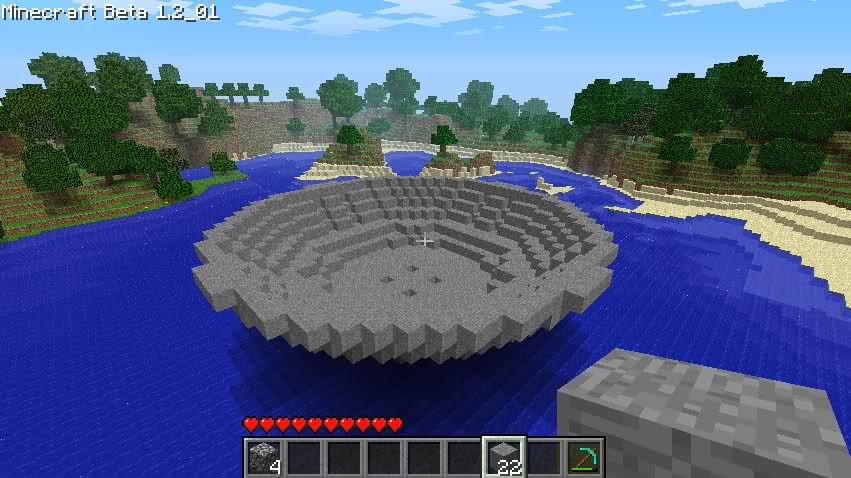The image size is (851, 478).
Task: Switch to the diamond pickaxe slot
Action: coord(583,457)
